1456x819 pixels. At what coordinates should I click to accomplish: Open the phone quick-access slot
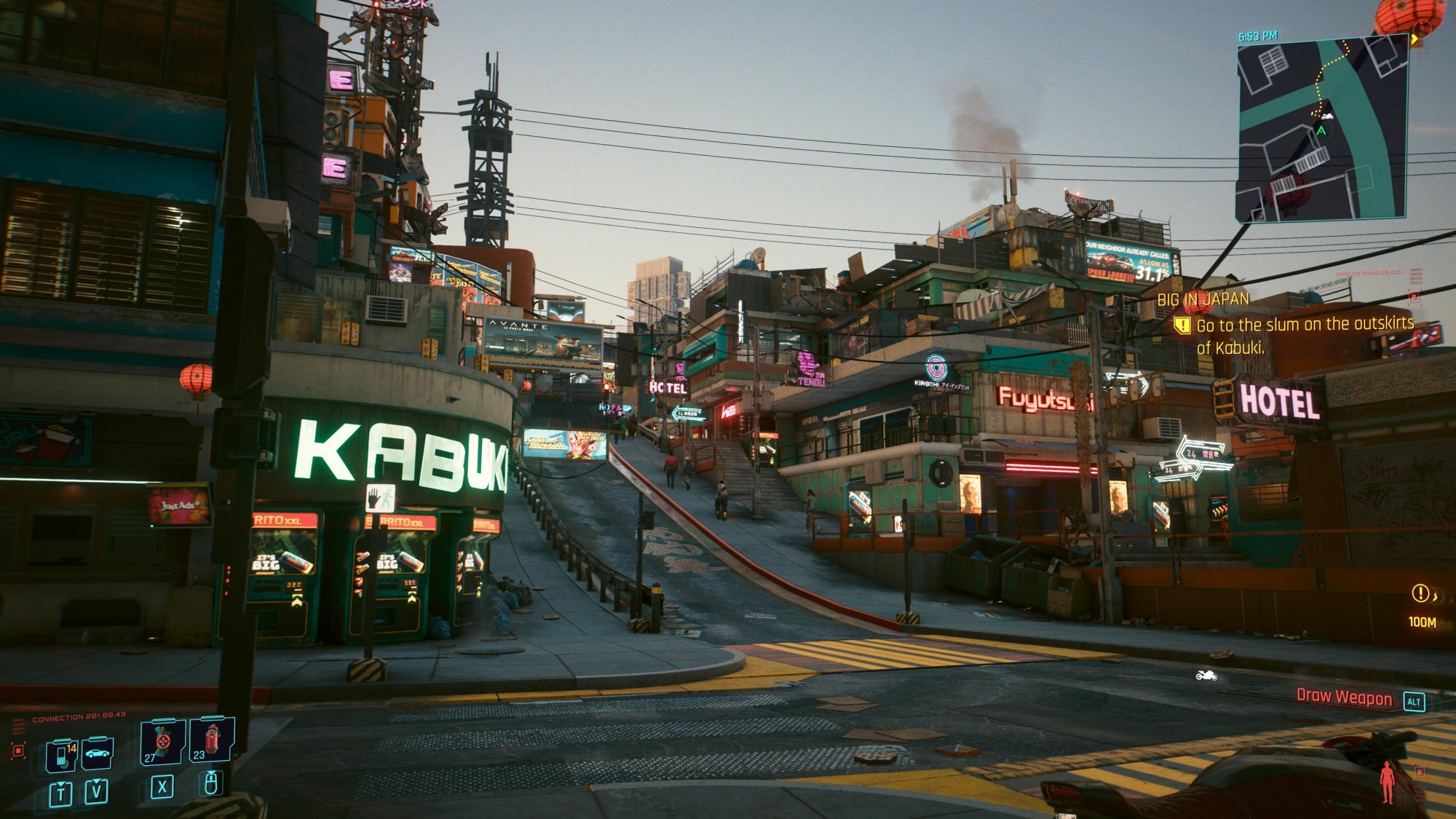[x=61, y=756]
